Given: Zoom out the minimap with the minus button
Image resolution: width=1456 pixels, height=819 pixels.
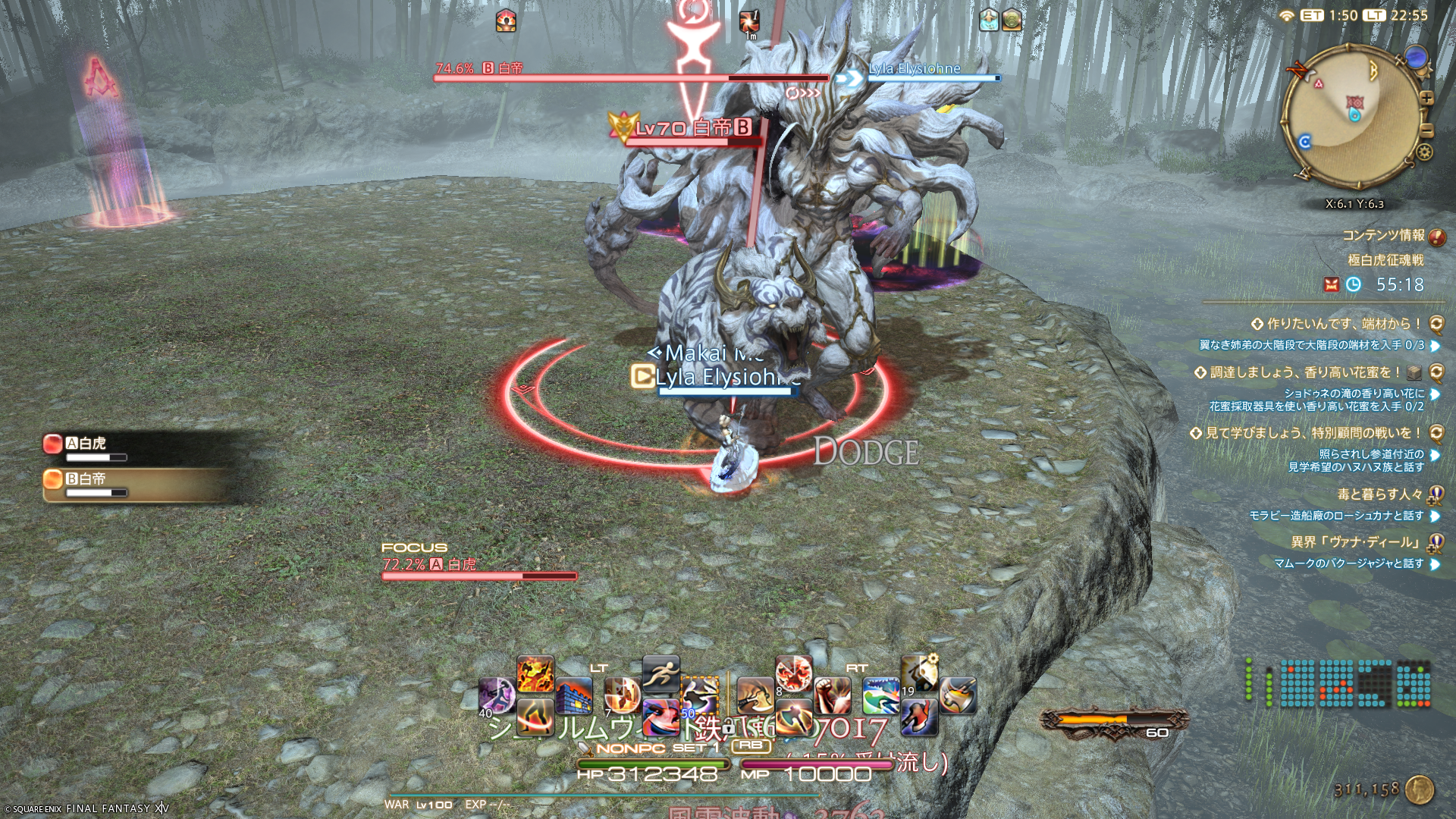Looking at the screenshot, I should pos(1426,131).
